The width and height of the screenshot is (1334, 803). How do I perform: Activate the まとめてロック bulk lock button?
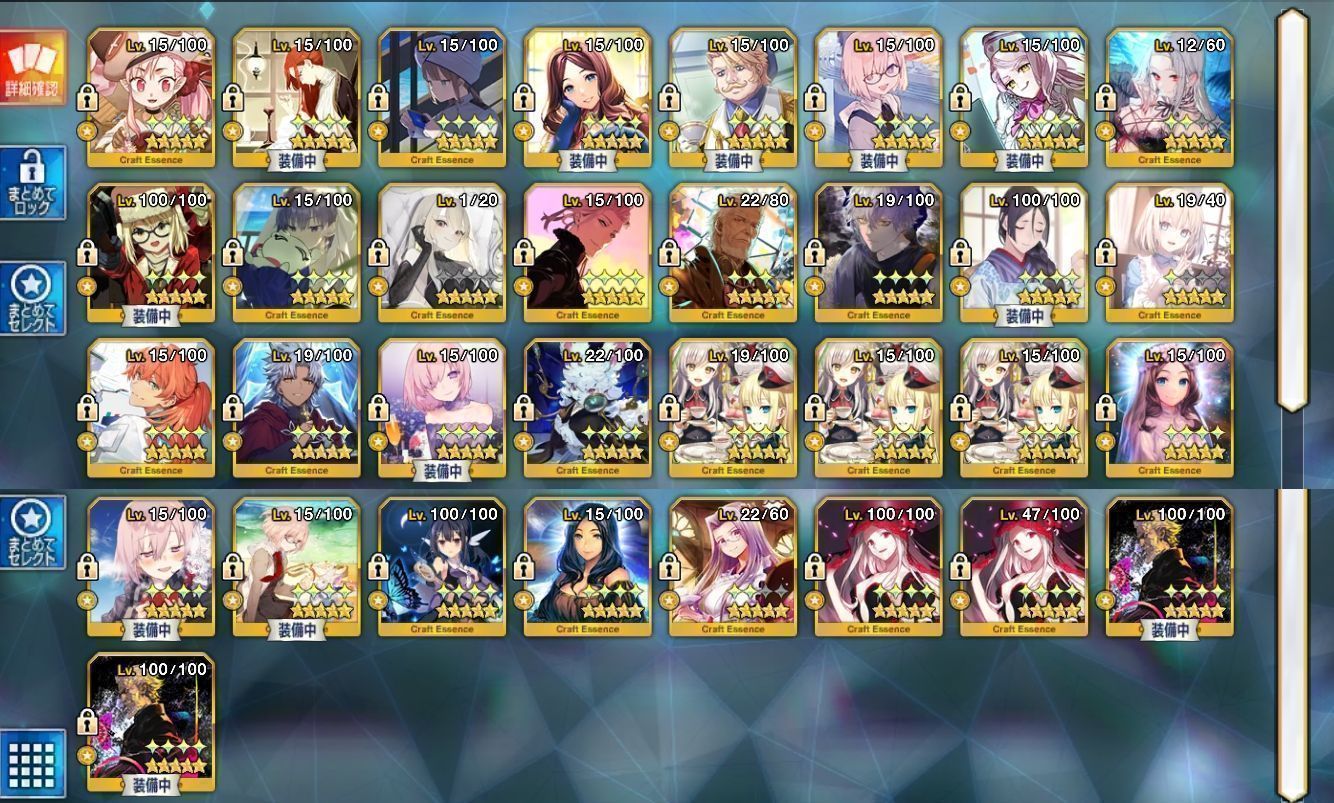coord(33,183)
